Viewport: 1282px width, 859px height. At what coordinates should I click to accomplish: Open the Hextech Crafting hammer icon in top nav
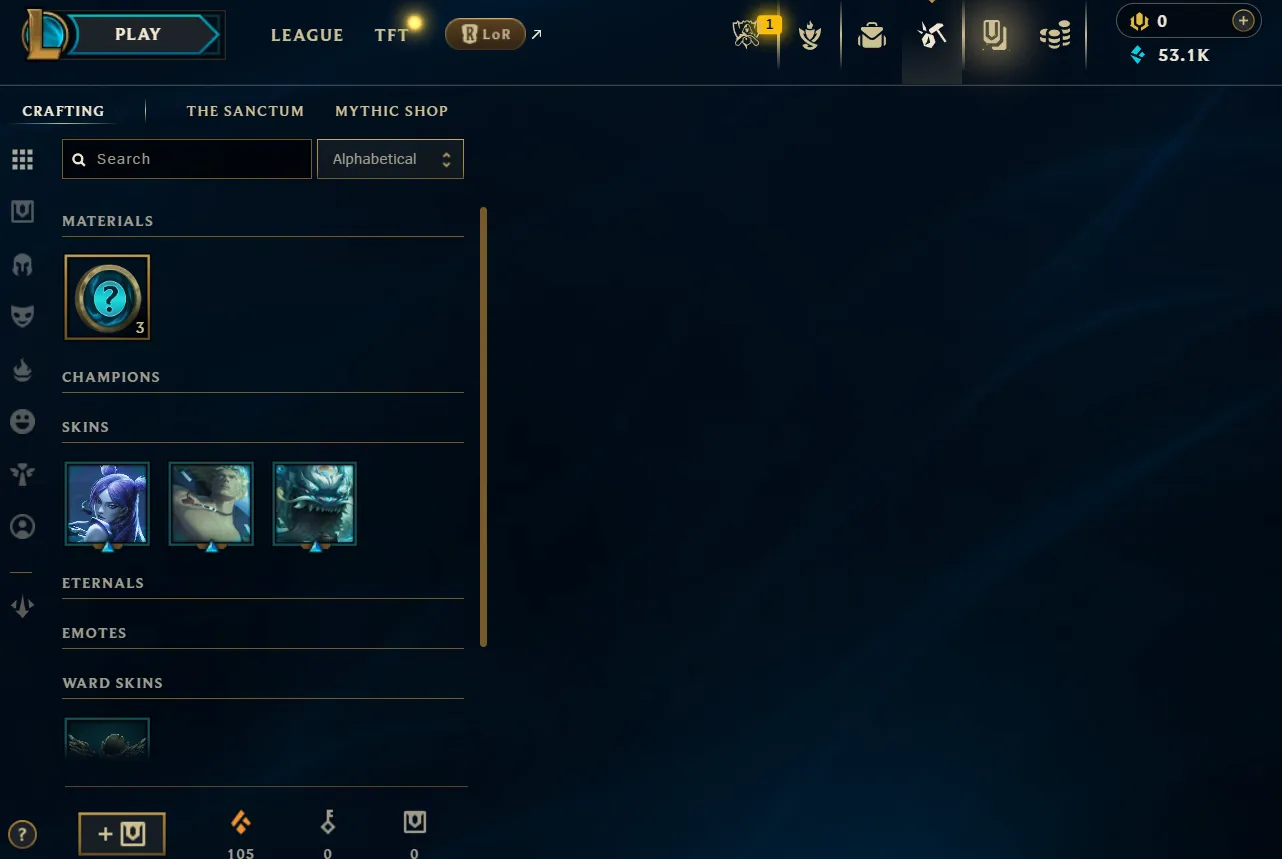point(931,35)
